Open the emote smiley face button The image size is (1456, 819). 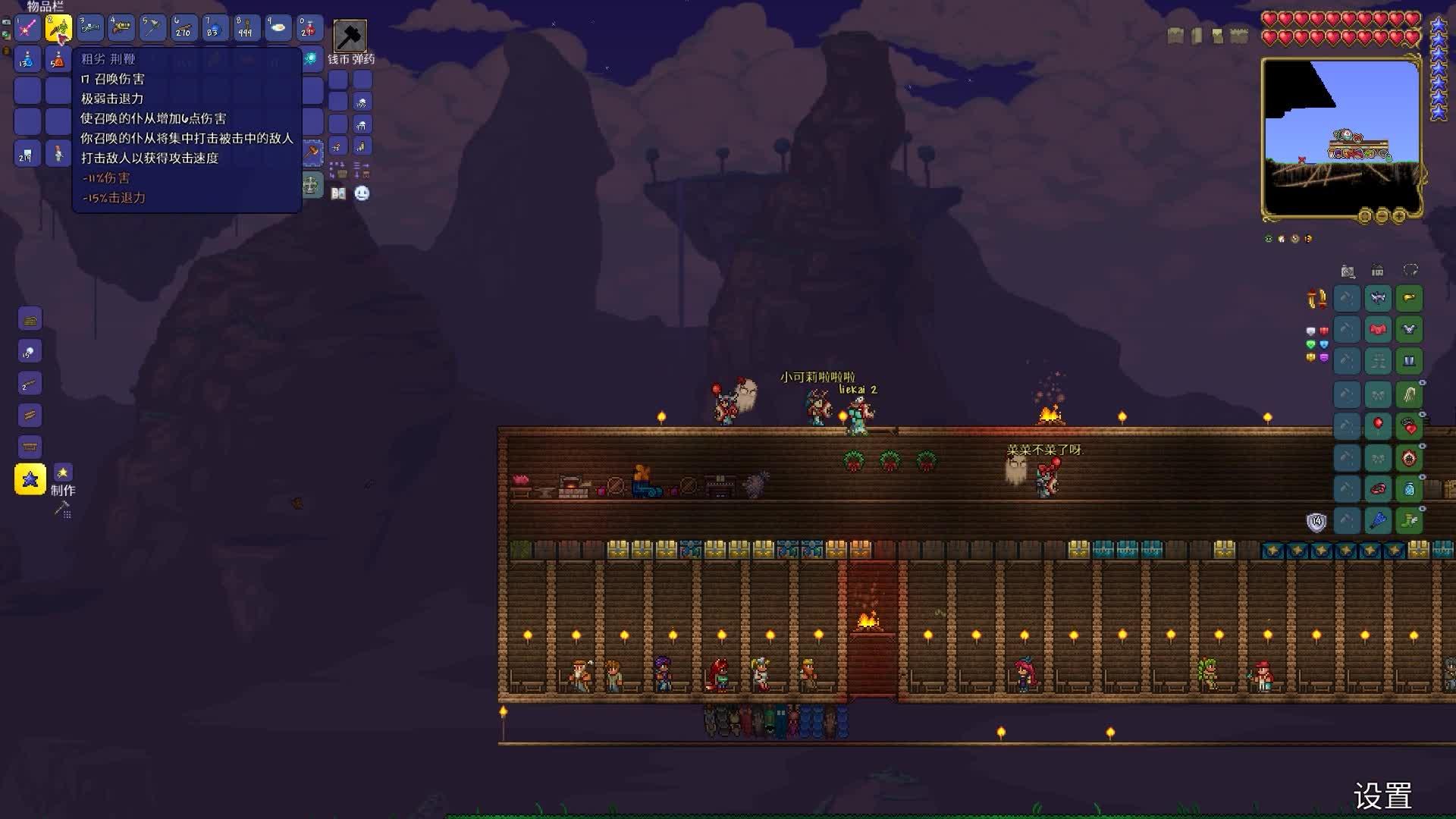[x=362, y=193]
